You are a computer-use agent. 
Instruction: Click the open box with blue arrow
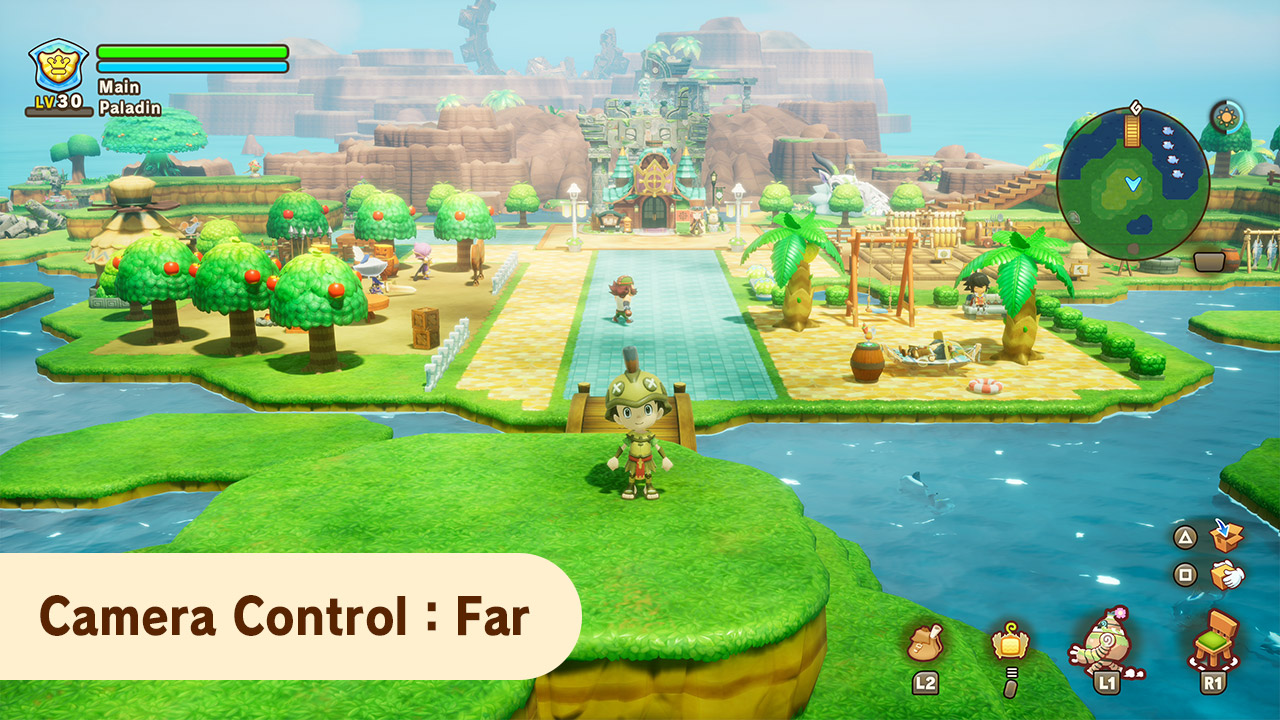point(1226,536)
